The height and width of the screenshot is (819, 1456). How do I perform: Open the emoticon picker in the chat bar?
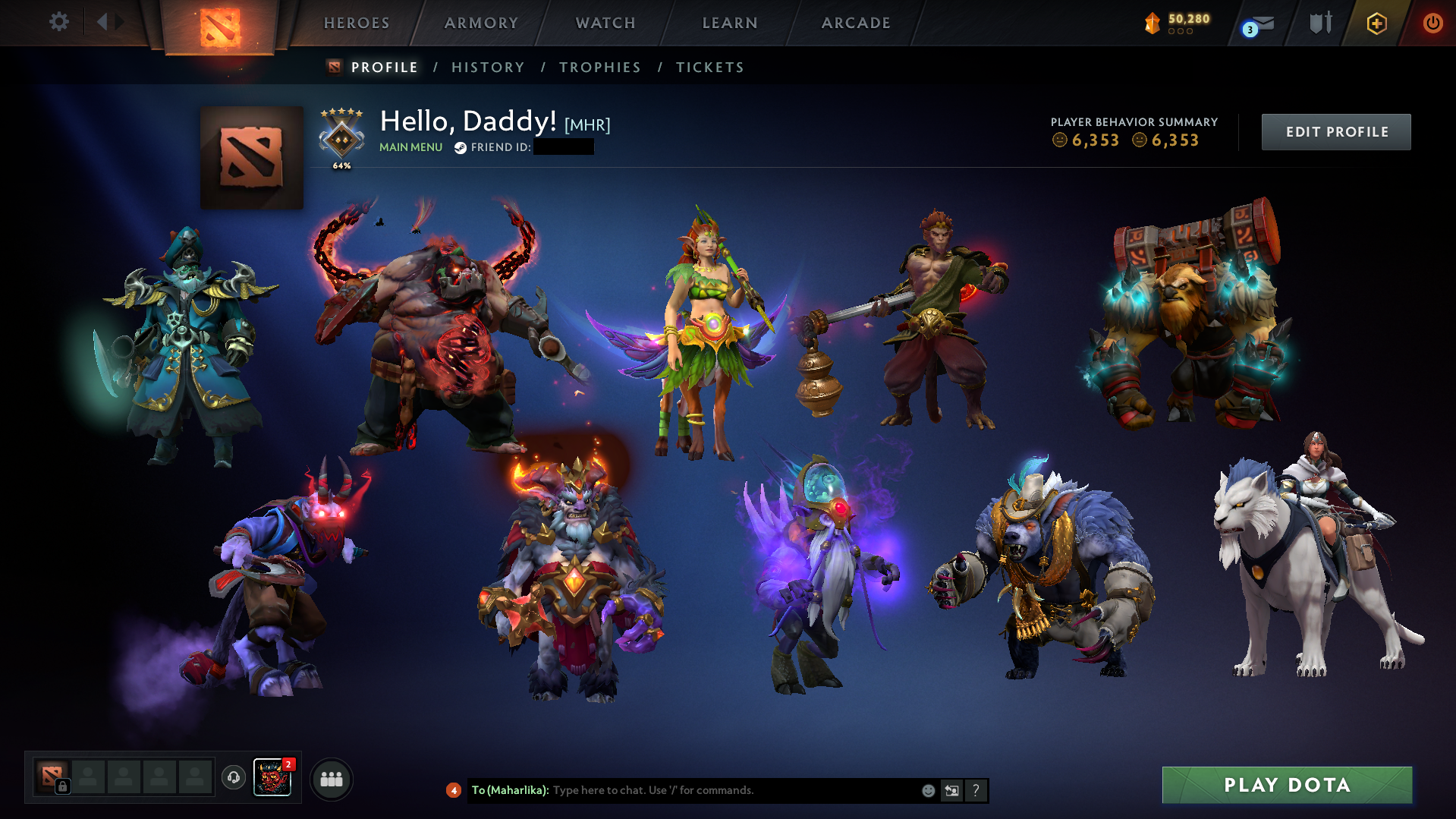coord(929,790)
